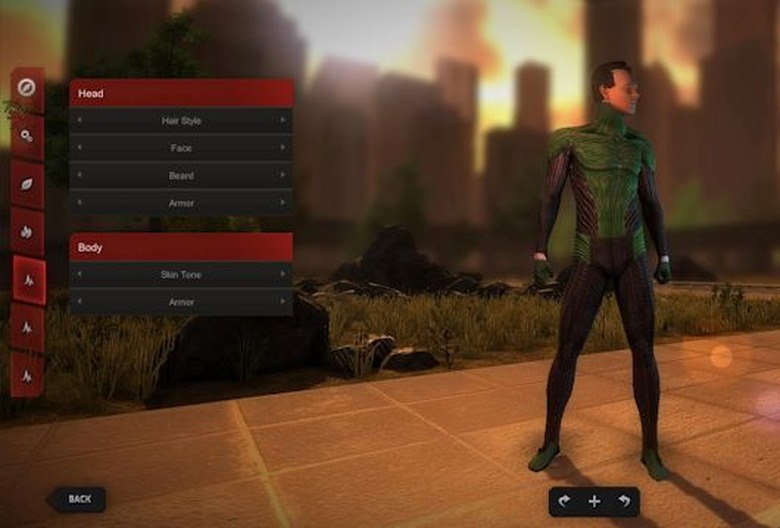Change to next Armor under Head
The width and height of the screenshot is (780, 528).
click(283, 203)
